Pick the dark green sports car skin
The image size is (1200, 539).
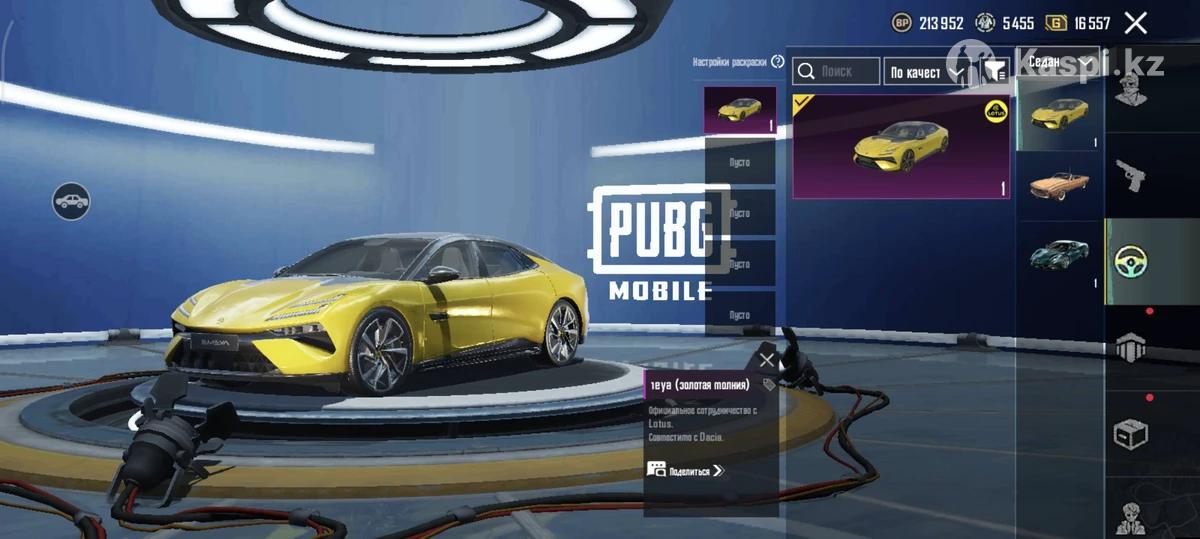1059,255
